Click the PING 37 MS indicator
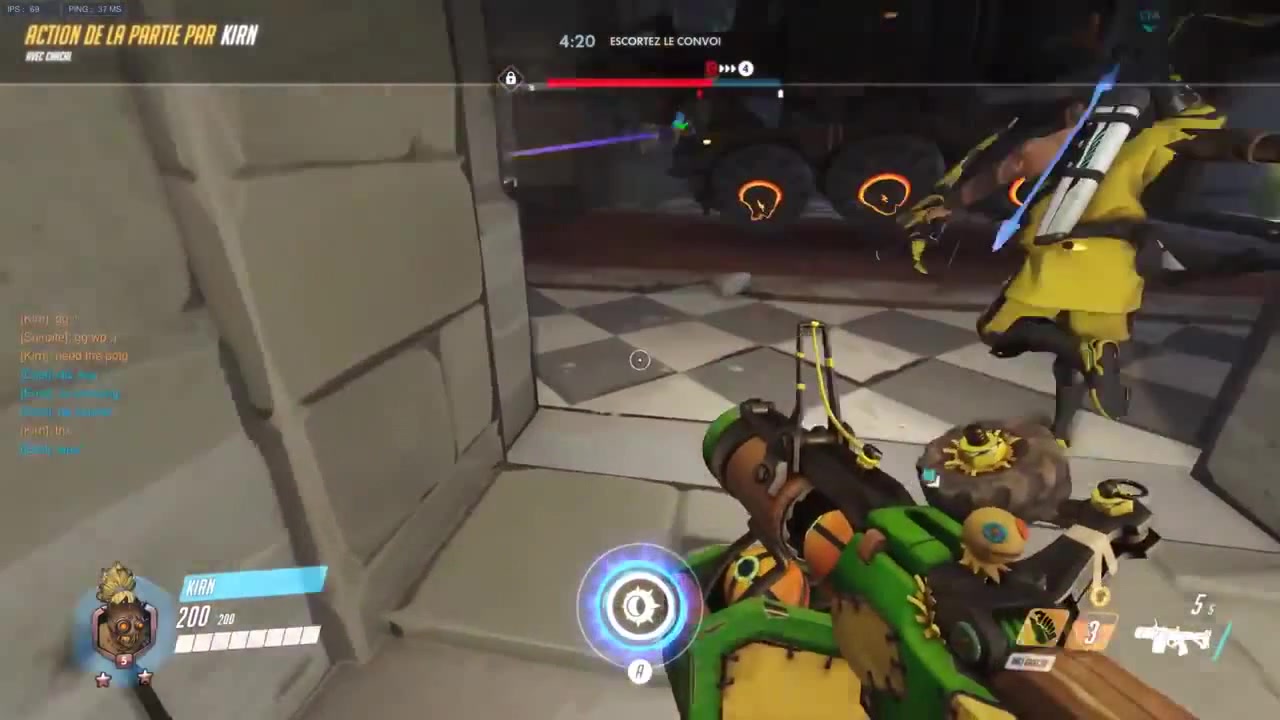 [93, 8]
